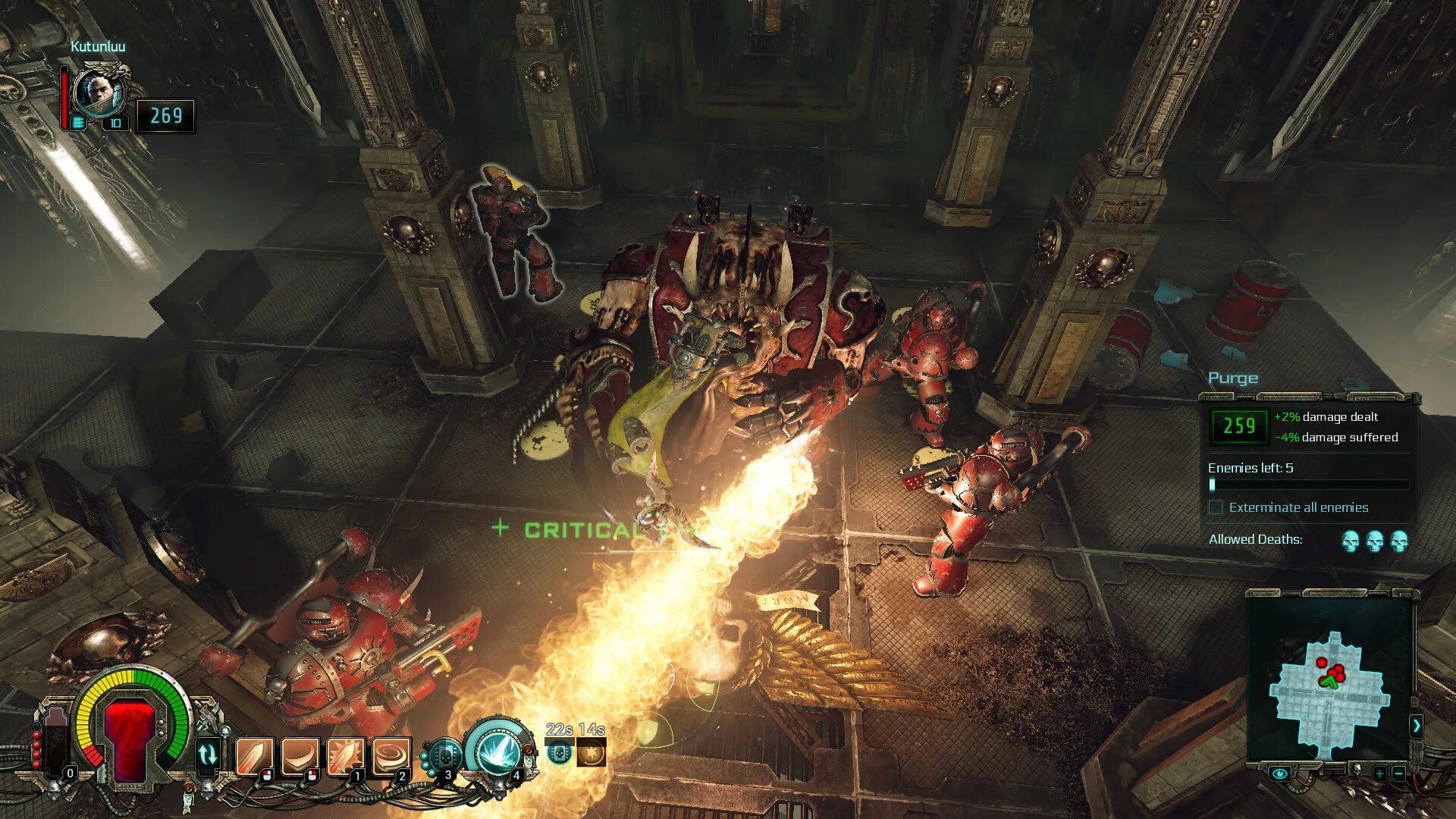The height and width of the screenshot is (819, 1456).
Task: Click the arrow button beside the minimap
Action: tap(1416, 726)
